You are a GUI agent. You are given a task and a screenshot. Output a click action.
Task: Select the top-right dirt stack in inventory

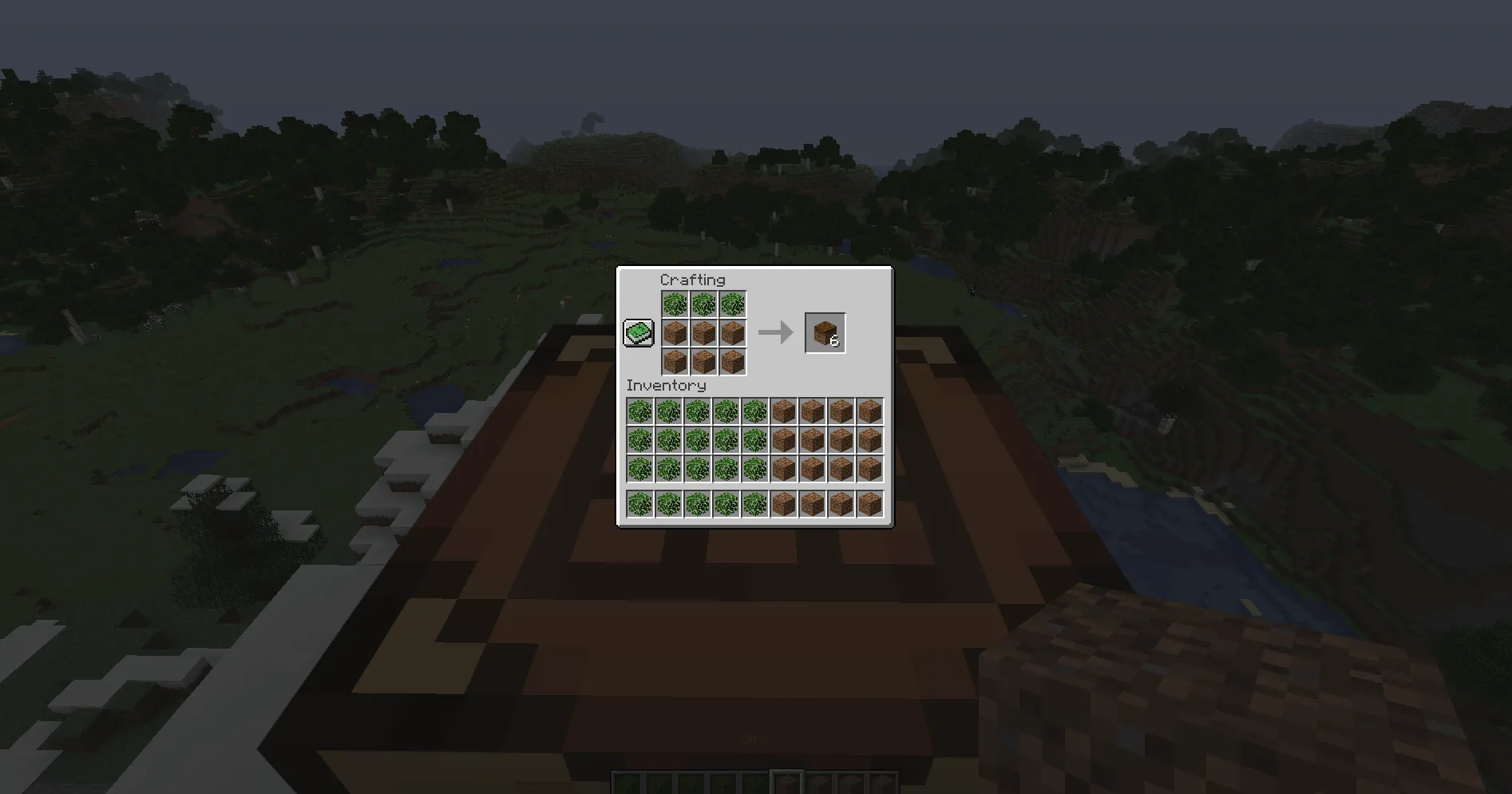point(869,411)
